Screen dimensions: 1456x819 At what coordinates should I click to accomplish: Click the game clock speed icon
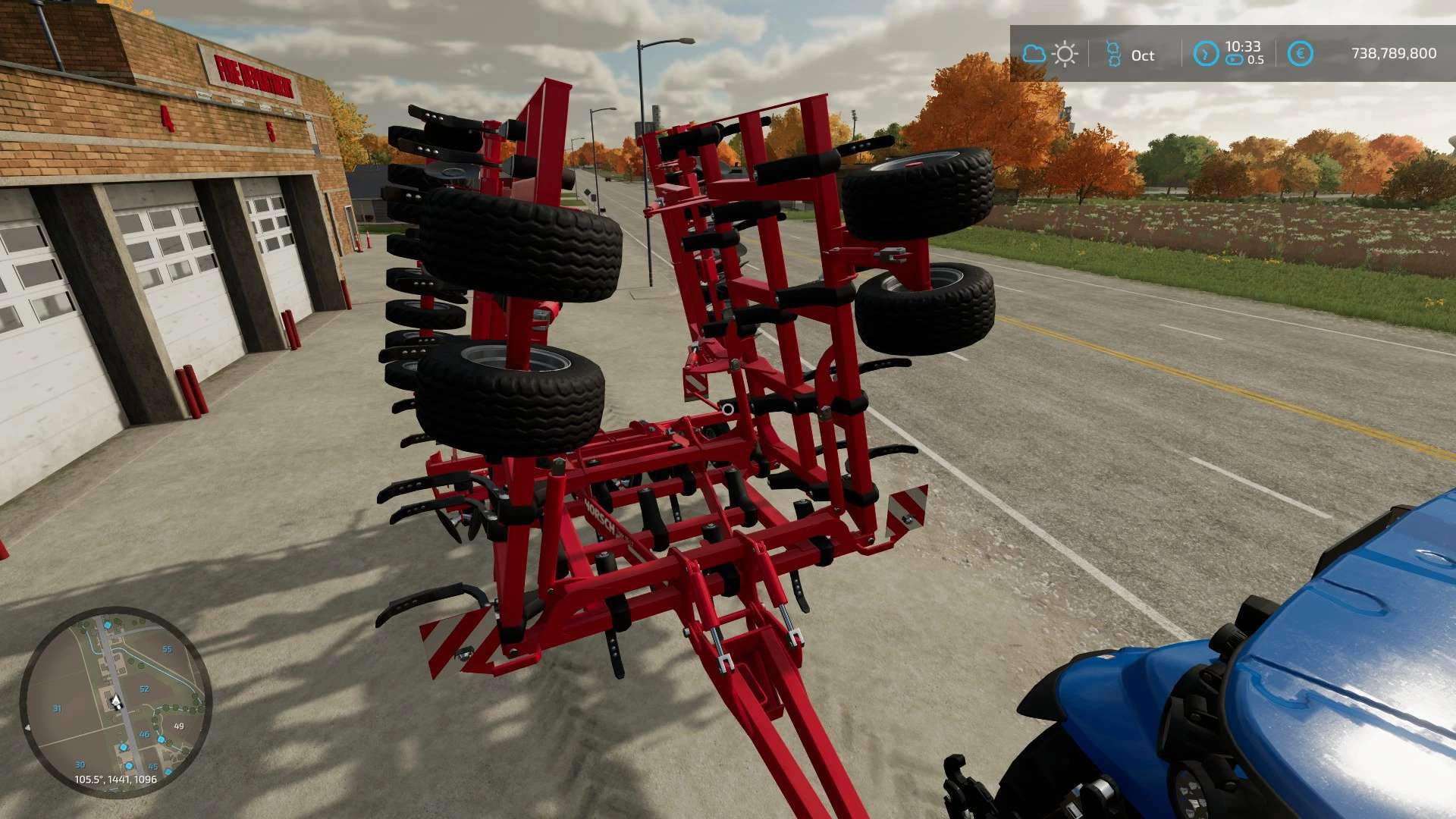(1206, 54)
